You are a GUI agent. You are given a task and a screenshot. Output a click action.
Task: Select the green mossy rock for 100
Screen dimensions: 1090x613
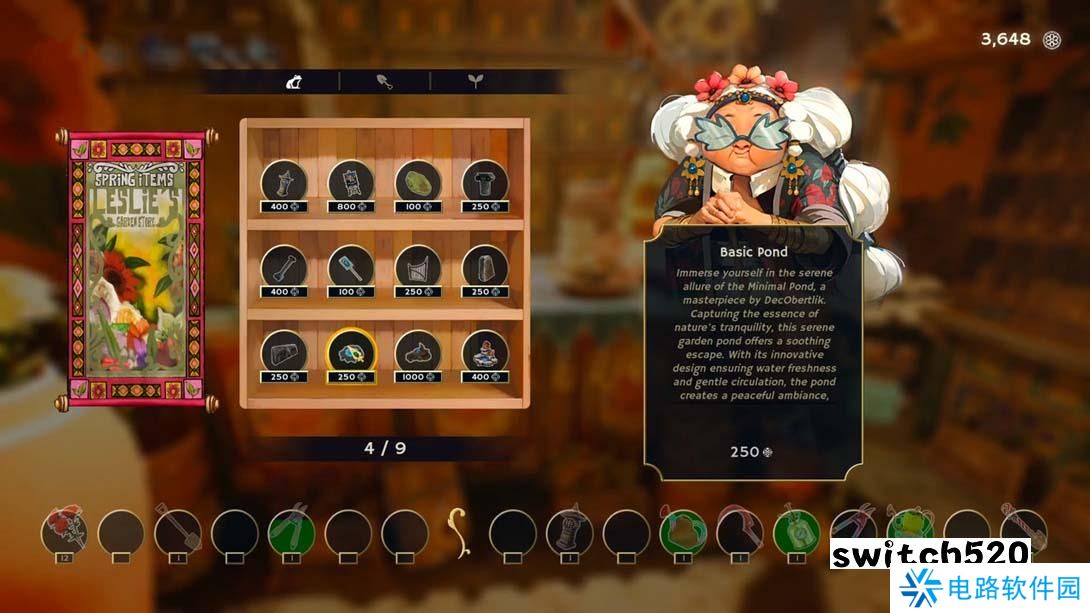pos(418,182)
